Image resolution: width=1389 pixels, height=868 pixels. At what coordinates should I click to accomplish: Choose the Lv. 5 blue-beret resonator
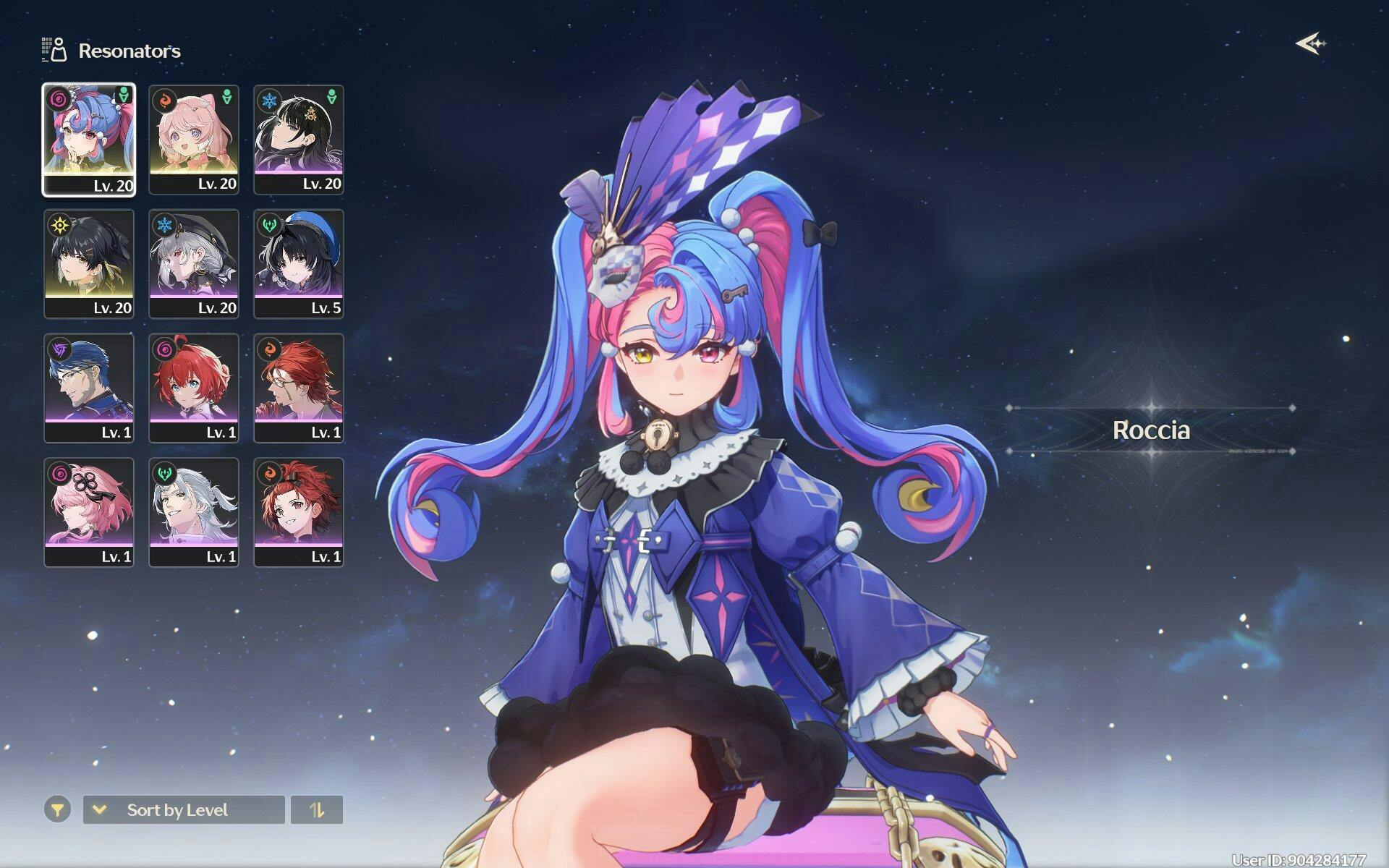[299, 263]
